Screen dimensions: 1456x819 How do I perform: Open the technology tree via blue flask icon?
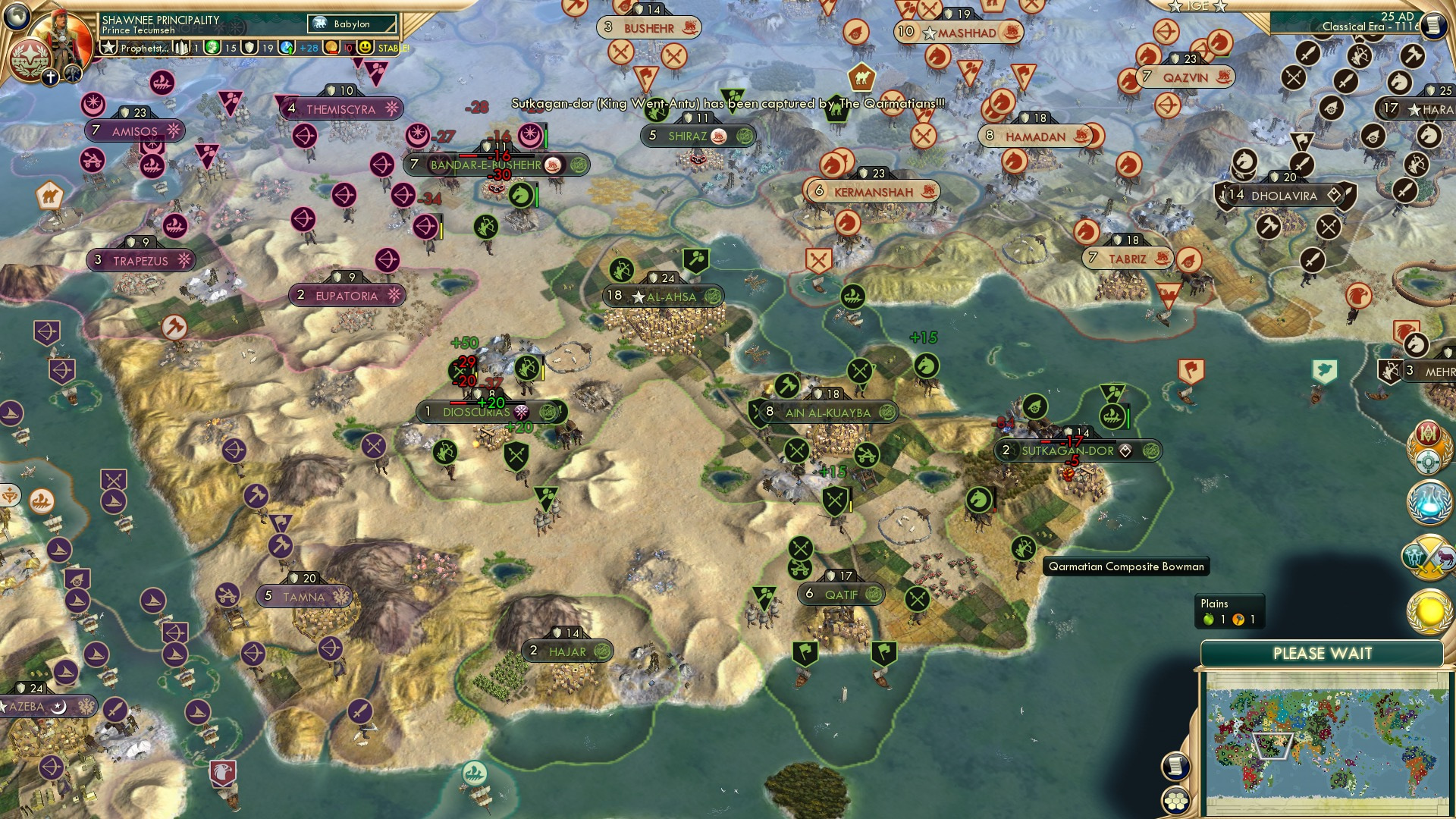pyautogui.click(x=1428, y=502)
